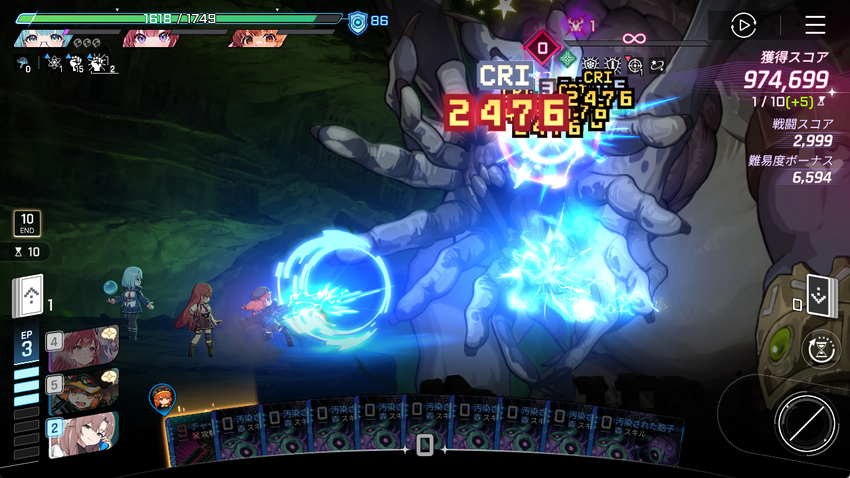Viewport: 850px width, 478px height.
Task: Toggle the auto-play battle button
Action: pyautogui.click(x=743, y=25)
